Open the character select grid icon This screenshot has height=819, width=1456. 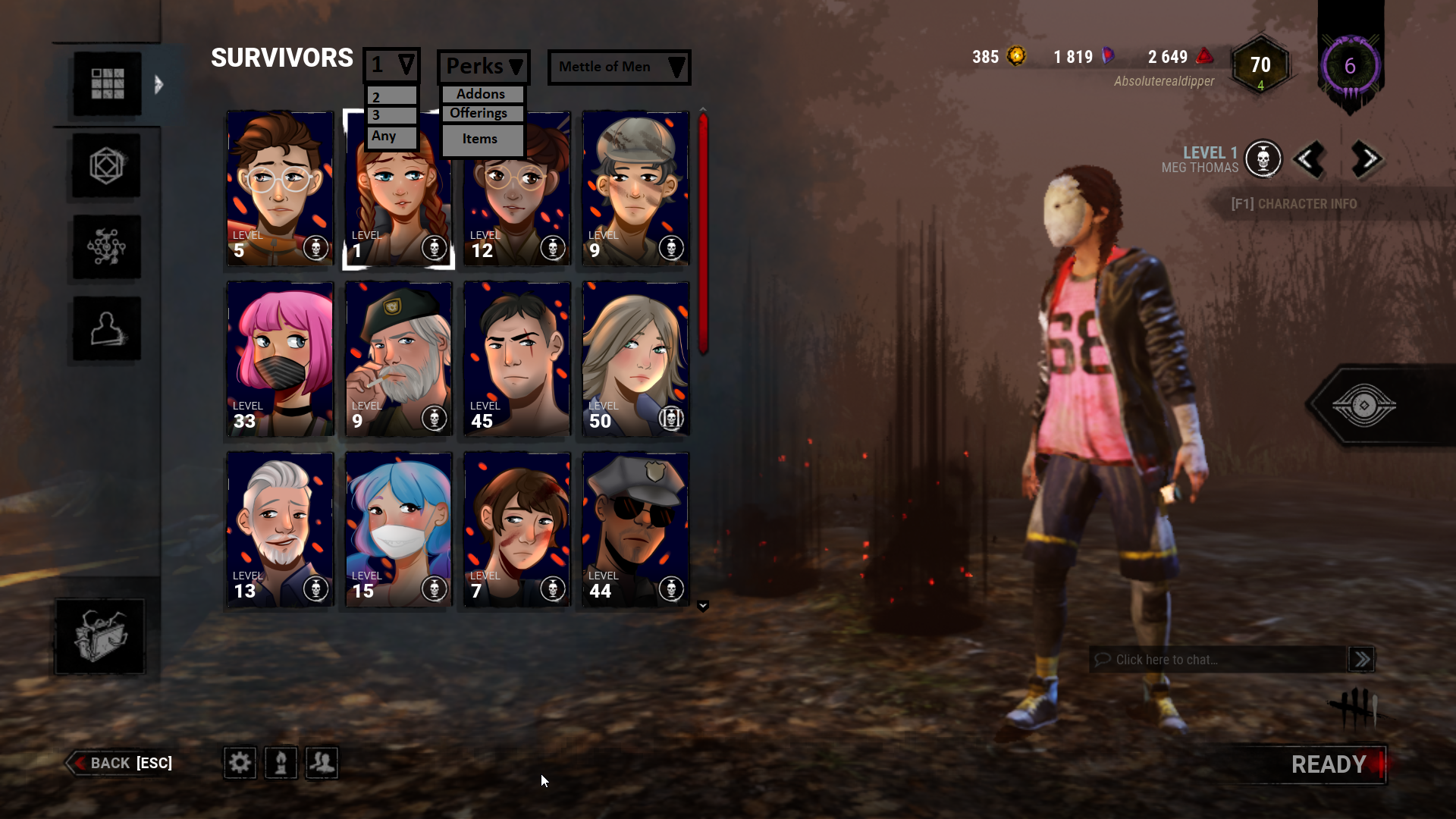107,83
